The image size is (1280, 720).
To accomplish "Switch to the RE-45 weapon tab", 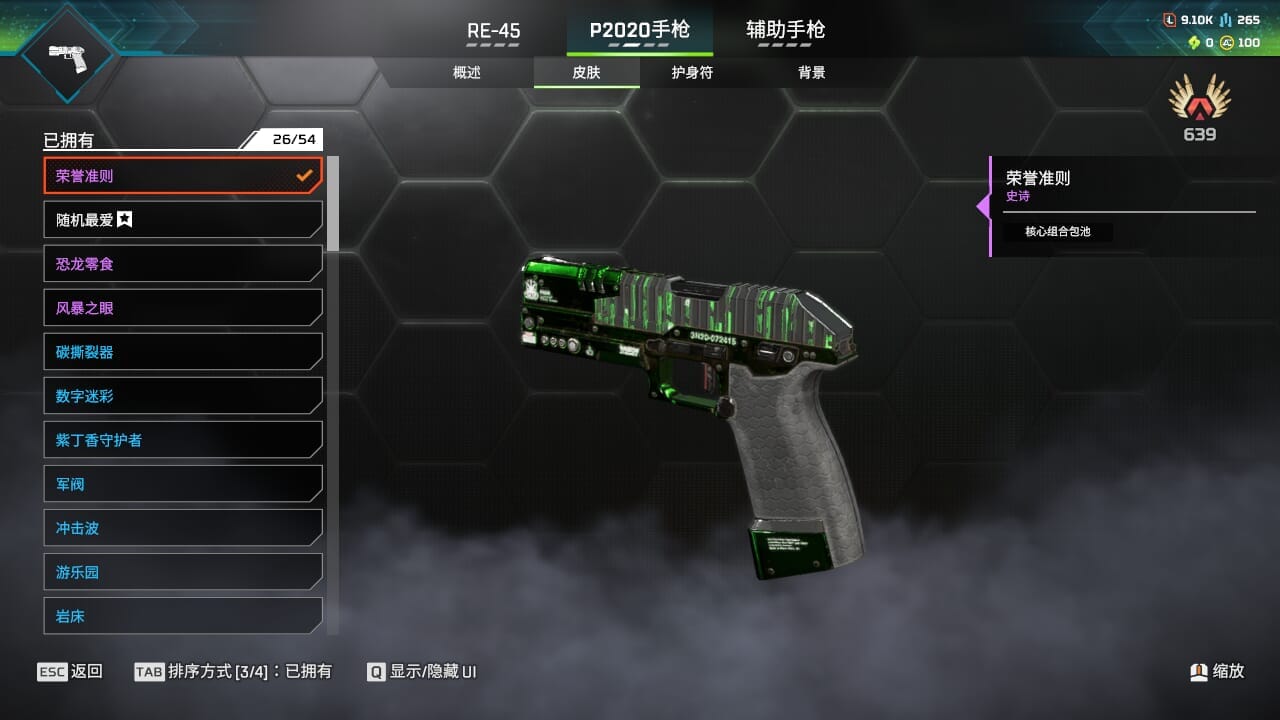I will point(494,31).
